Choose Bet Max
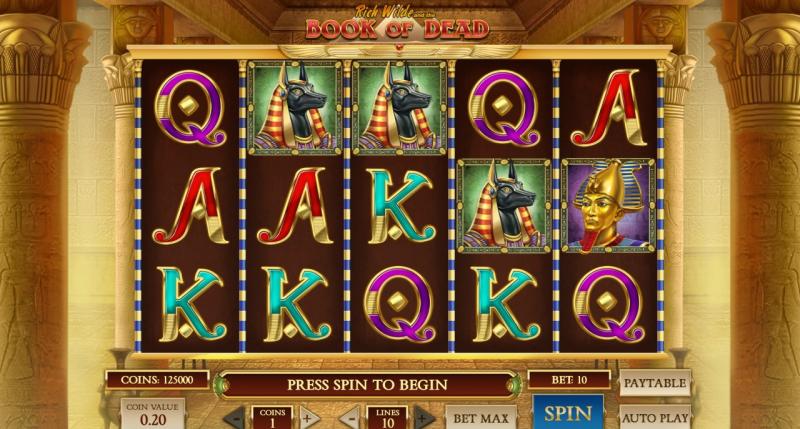 point(480,417)
